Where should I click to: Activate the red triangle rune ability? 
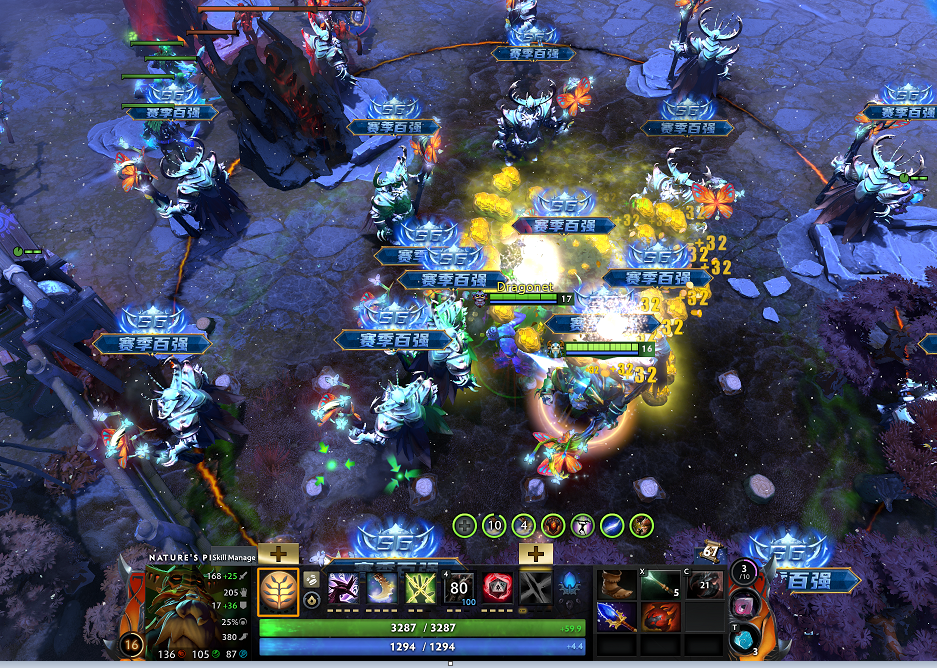tap(497, 588)
